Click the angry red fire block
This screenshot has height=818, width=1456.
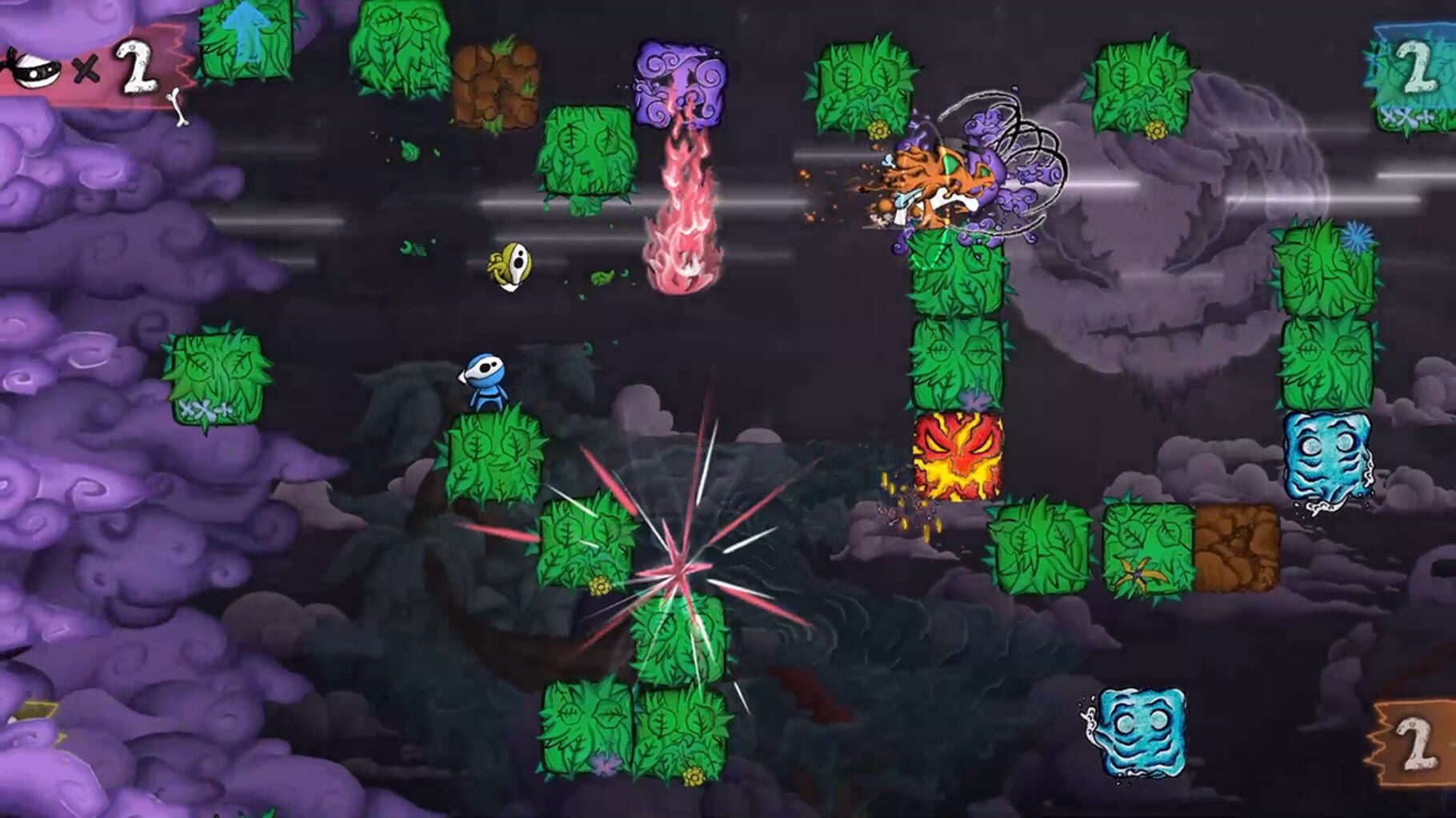[x=957, y=456]
